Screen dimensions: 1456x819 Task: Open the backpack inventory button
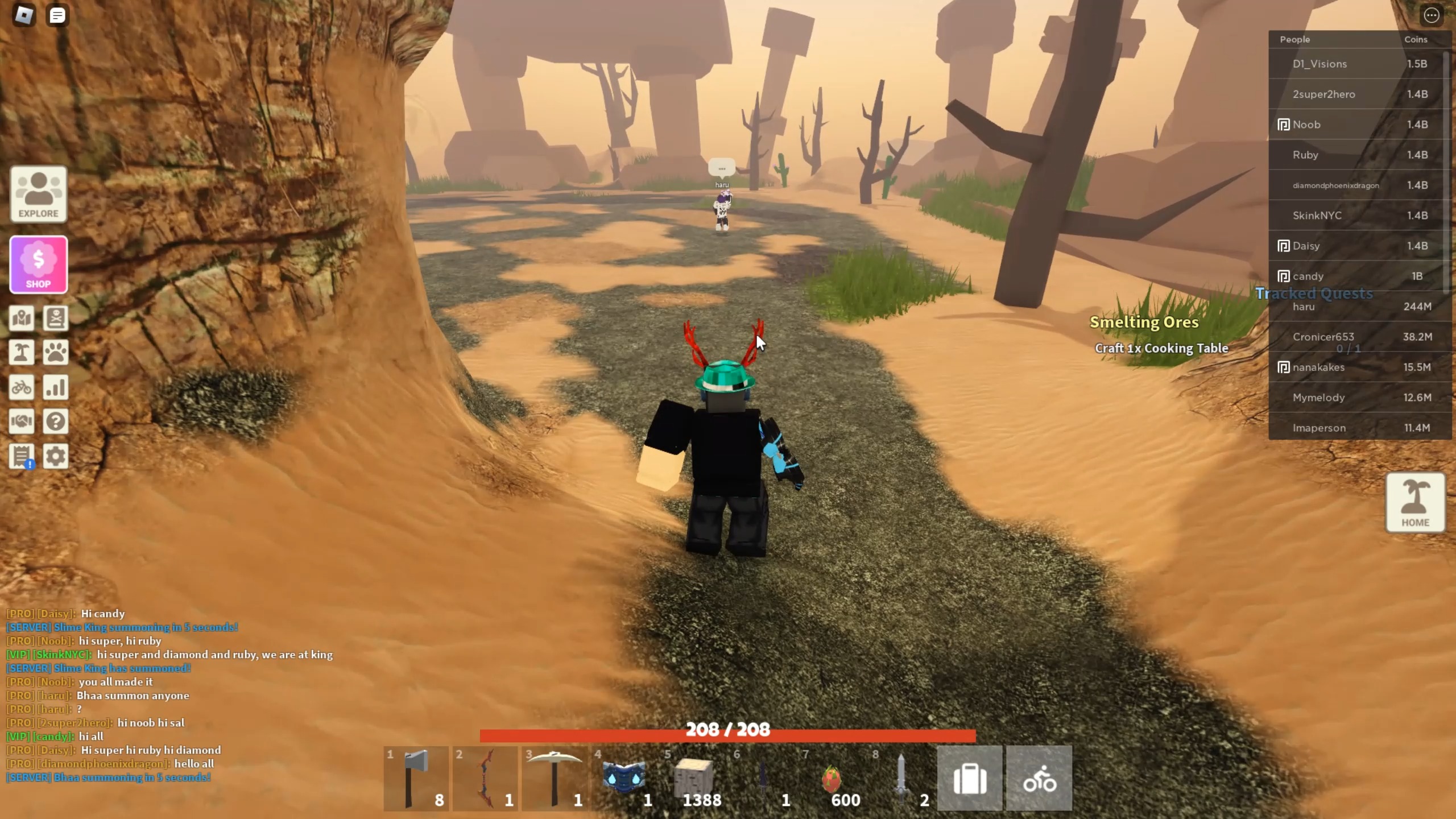[x=970, y=778]
